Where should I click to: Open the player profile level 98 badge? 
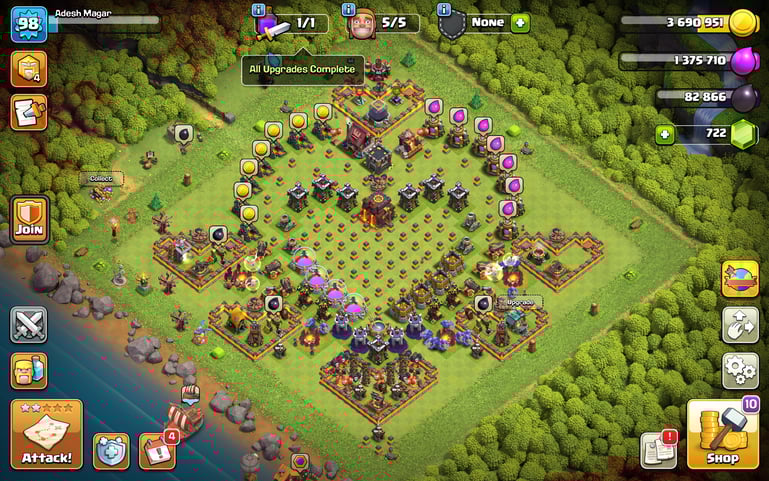click(29, 23)
